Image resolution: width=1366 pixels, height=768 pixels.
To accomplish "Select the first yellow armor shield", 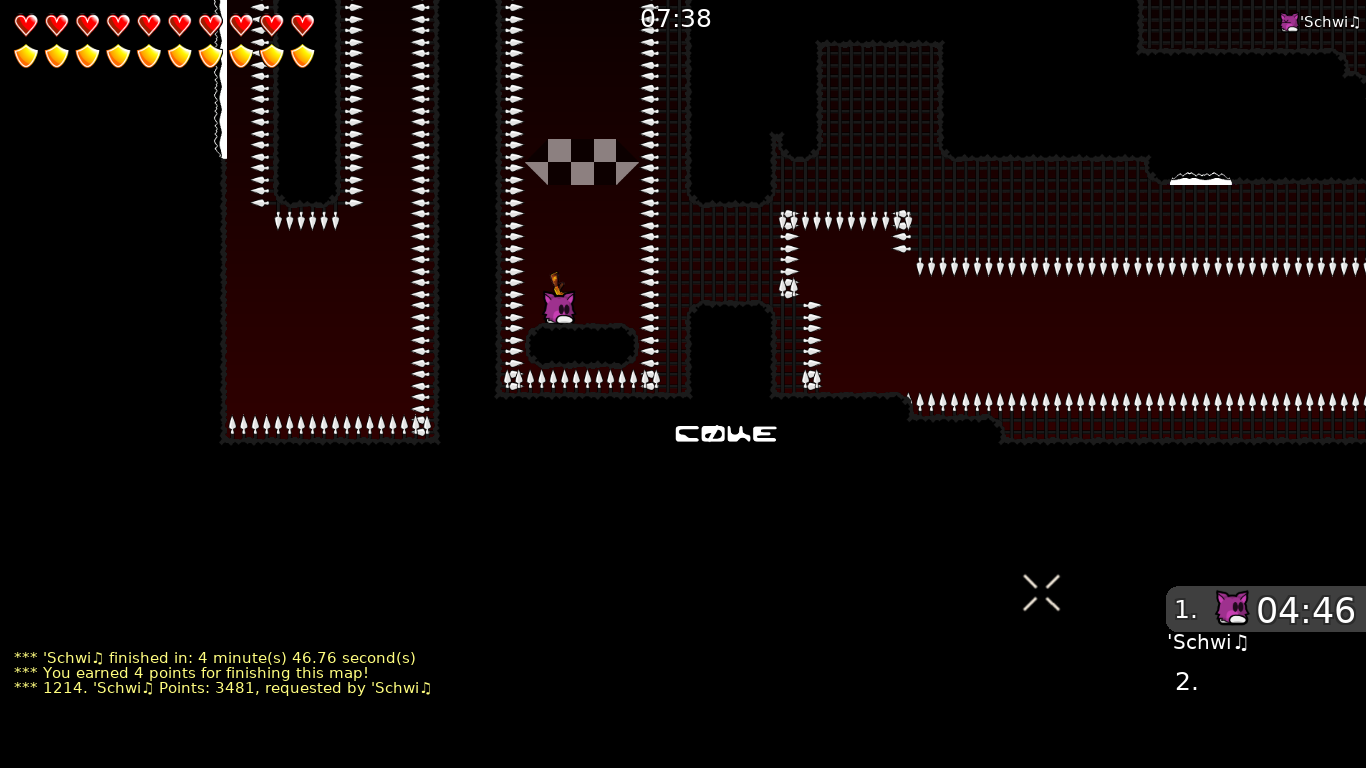I will (26, 56).
